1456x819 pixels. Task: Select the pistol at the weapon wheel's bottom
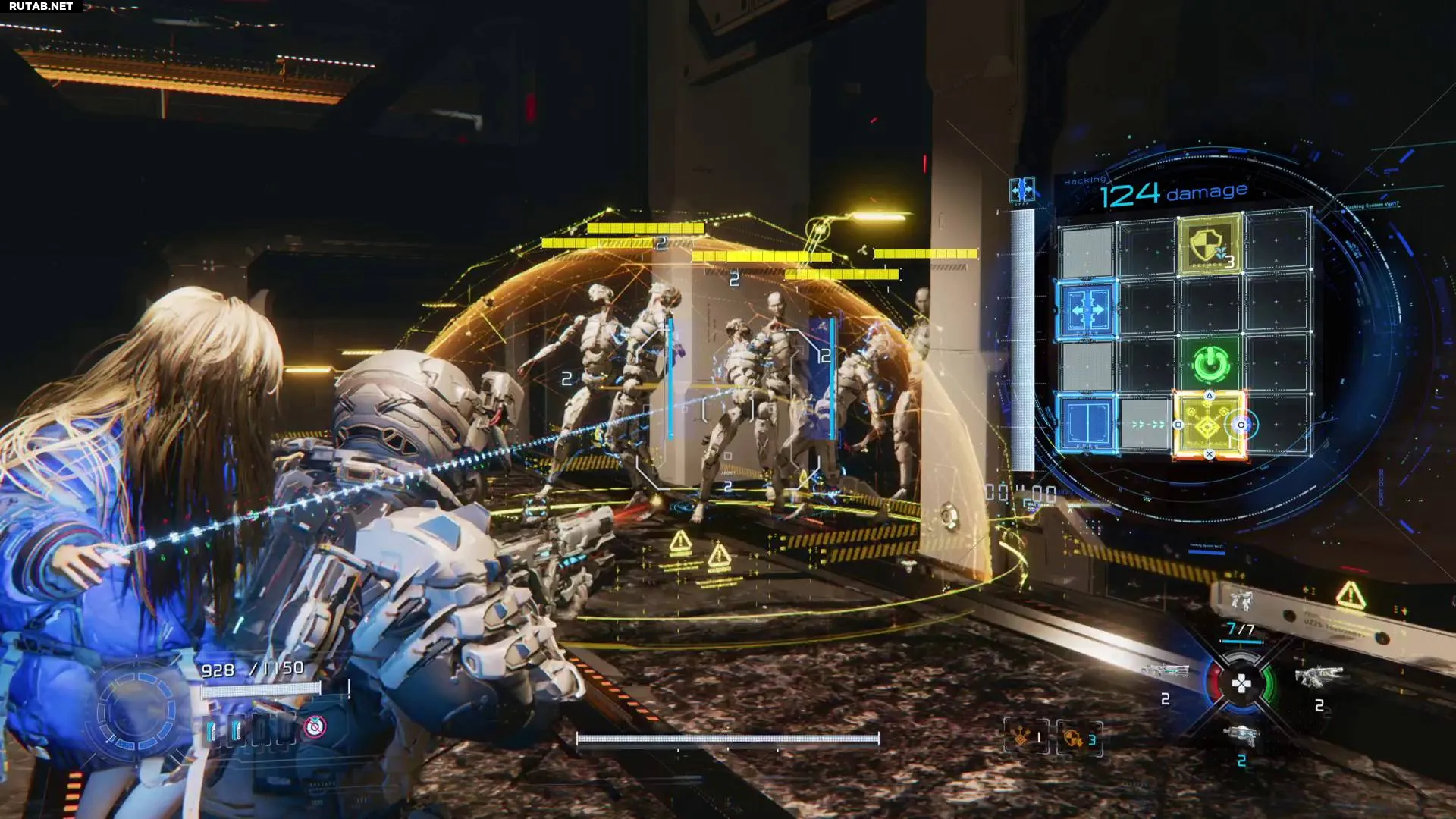tap(1241, 734)
